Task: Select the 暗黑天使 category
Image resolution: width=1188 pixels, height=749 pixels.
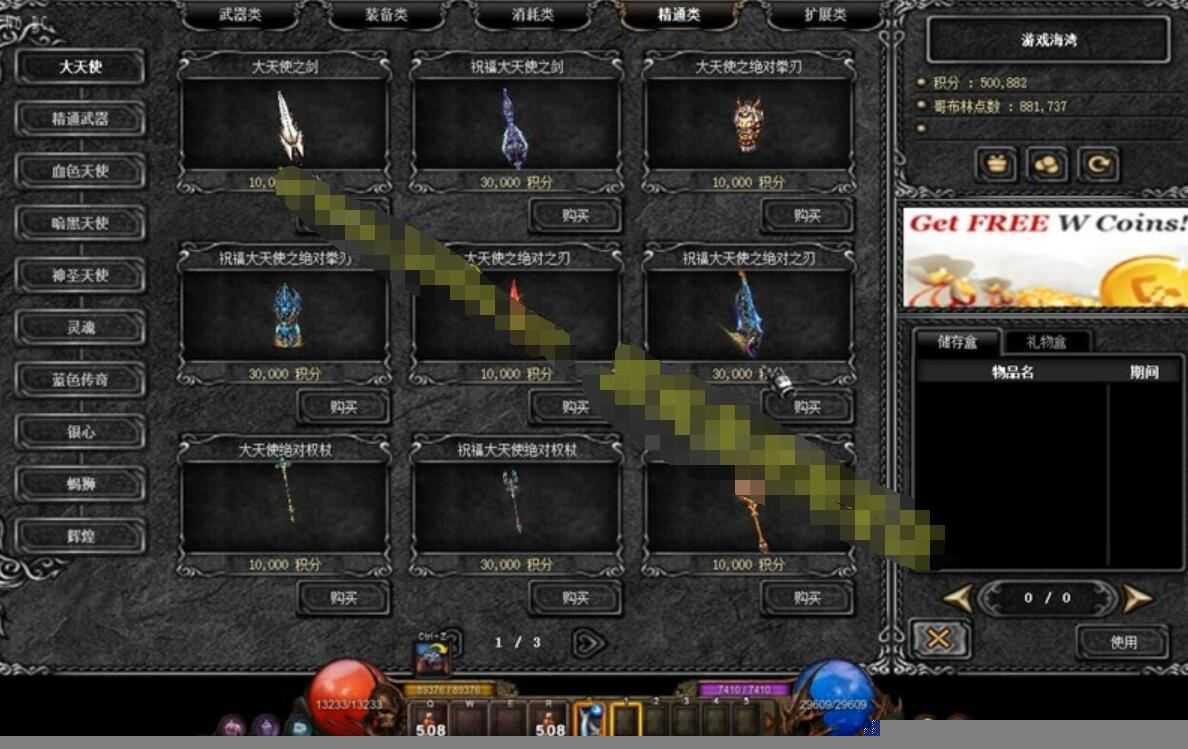Action: pos(80,223)
